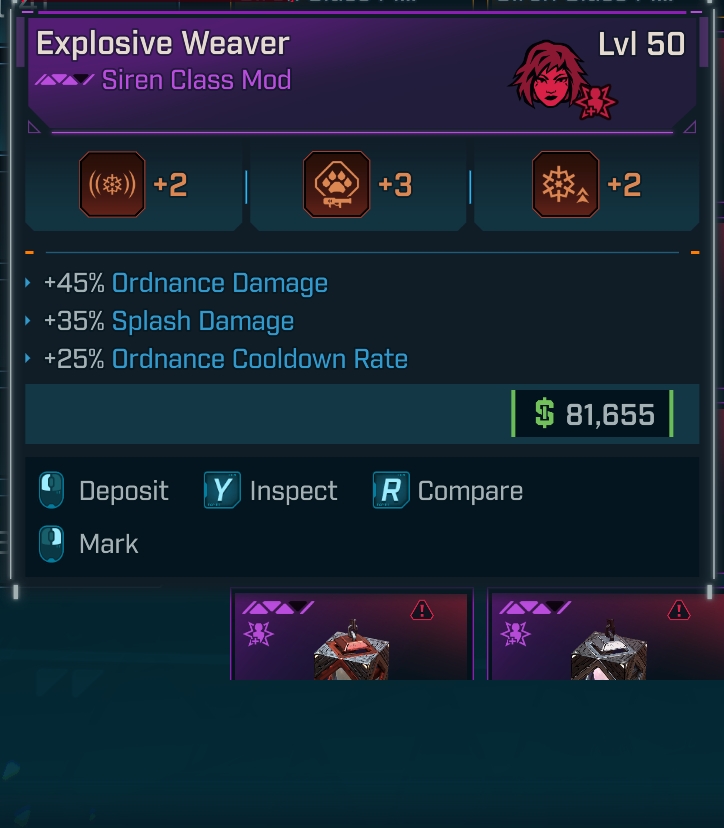Select the snowflake burst skill bonus icon
Image resolution: width=724 pixels, height=828 pixels.
click(565, 185)
